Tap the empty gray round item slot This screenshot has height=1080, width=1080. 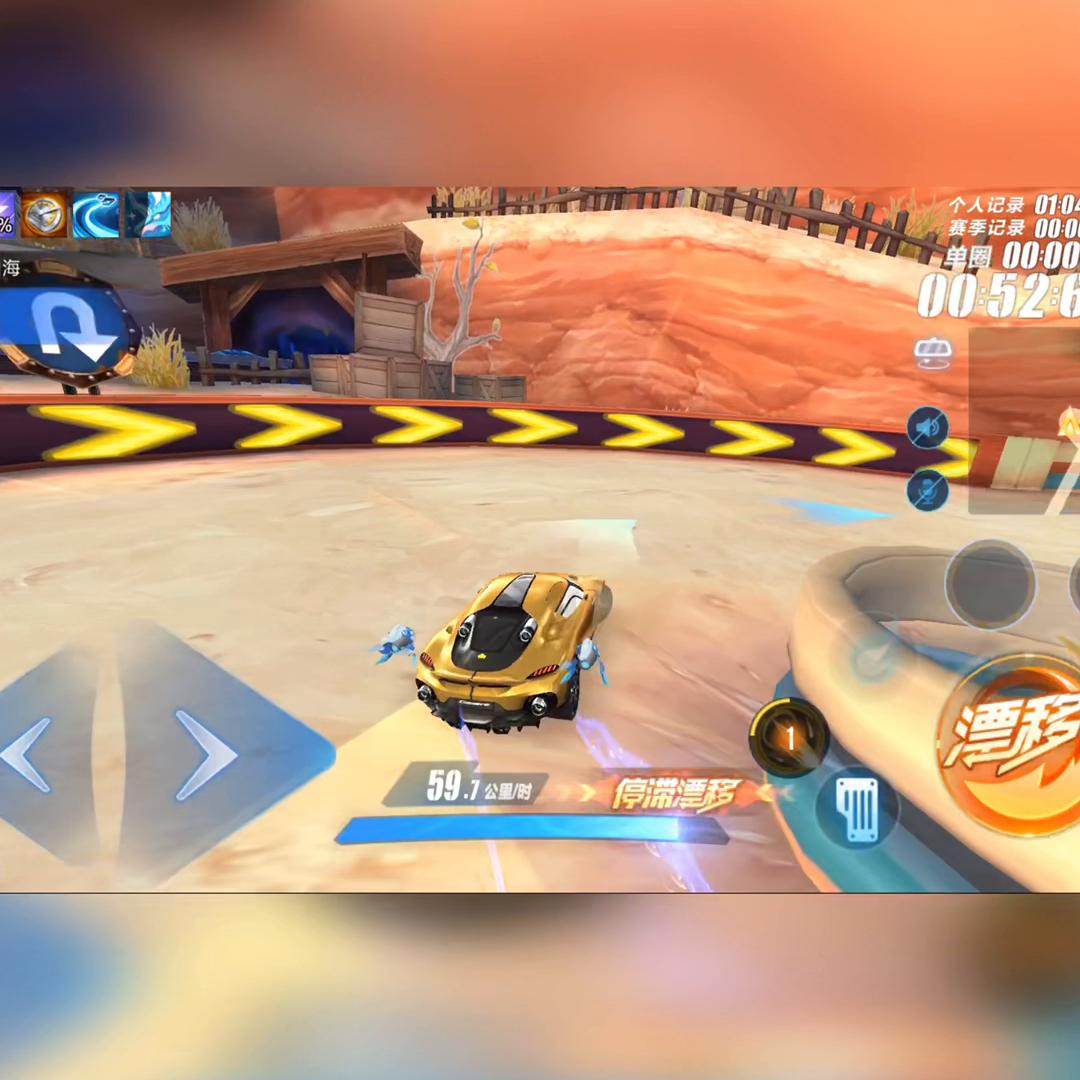pos(989,584)
